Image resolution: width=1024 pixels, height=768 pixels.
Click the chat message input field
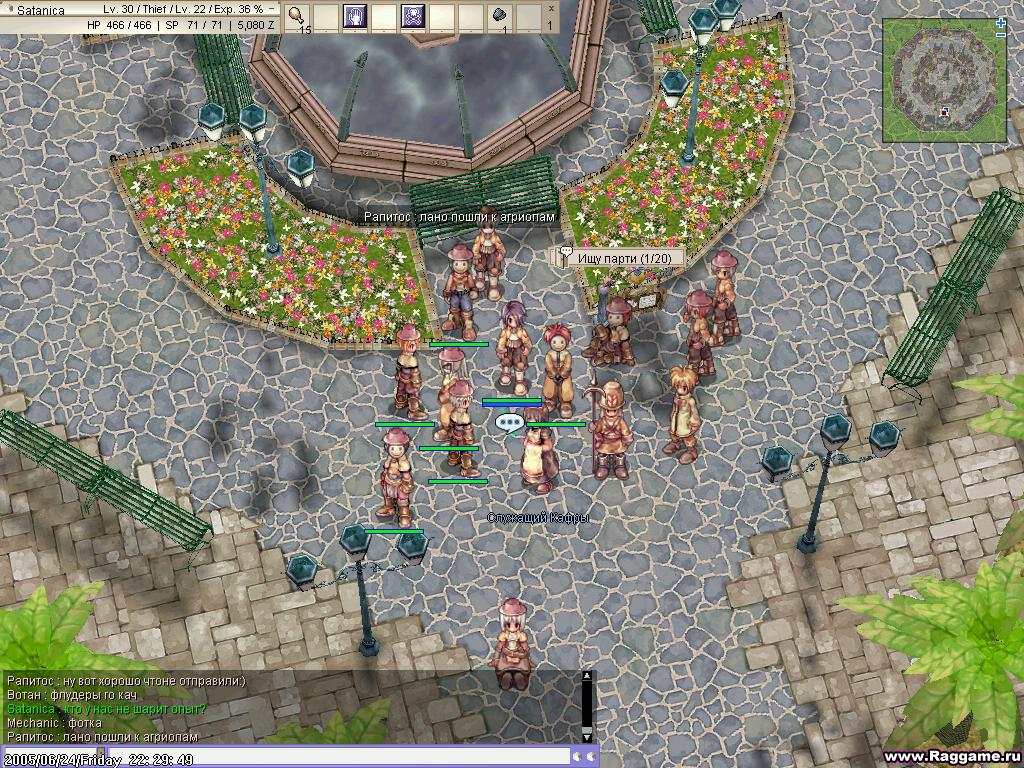pos(340,756)
